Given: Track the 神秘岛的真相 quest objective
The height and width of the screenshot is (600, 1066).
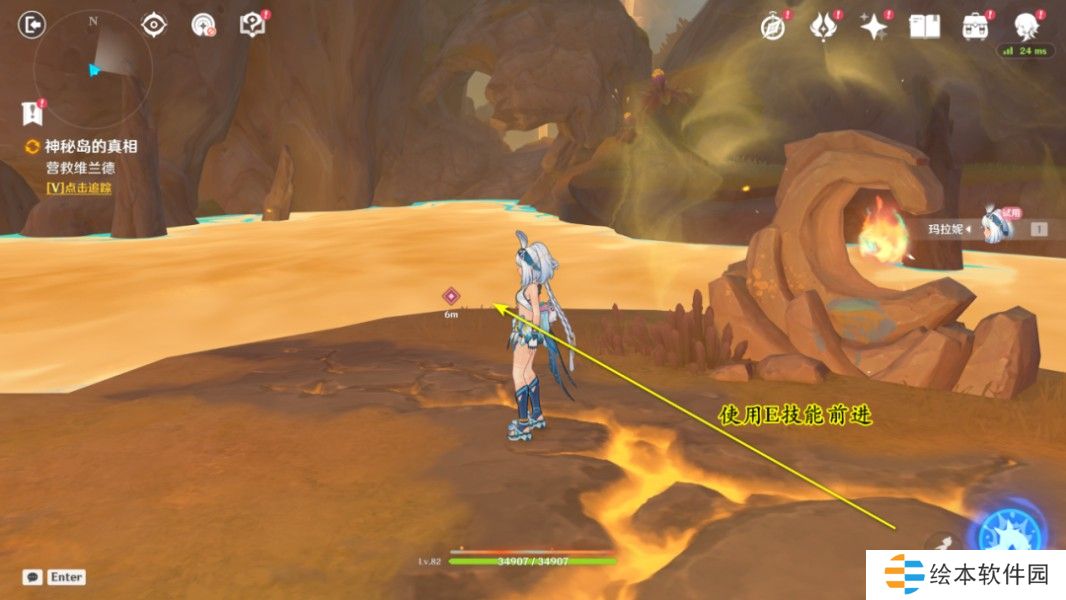Looking at the screenshot, I should pyautogui.click(x=90, y=146).
